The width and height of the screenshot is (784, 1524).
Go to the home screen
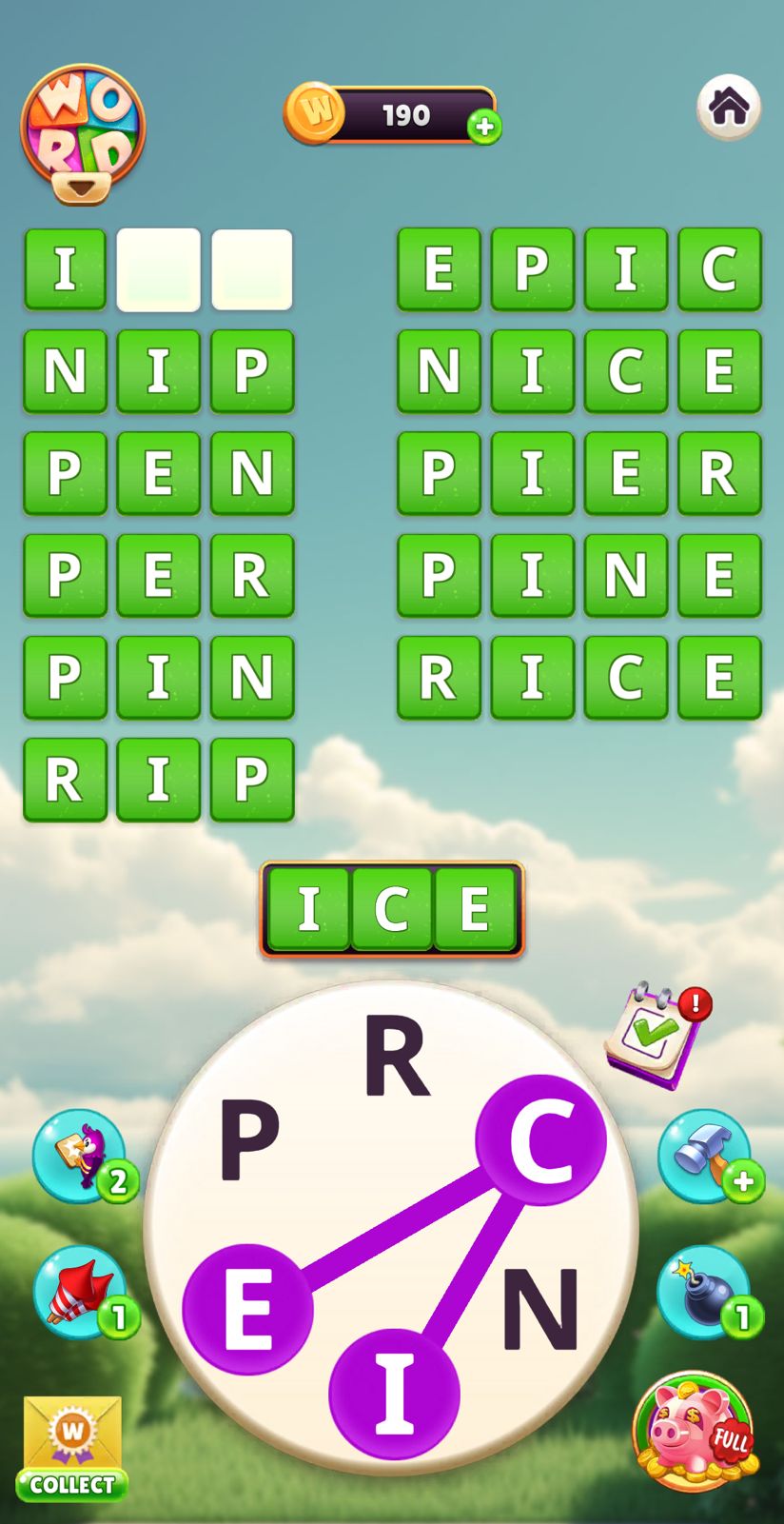729,107
